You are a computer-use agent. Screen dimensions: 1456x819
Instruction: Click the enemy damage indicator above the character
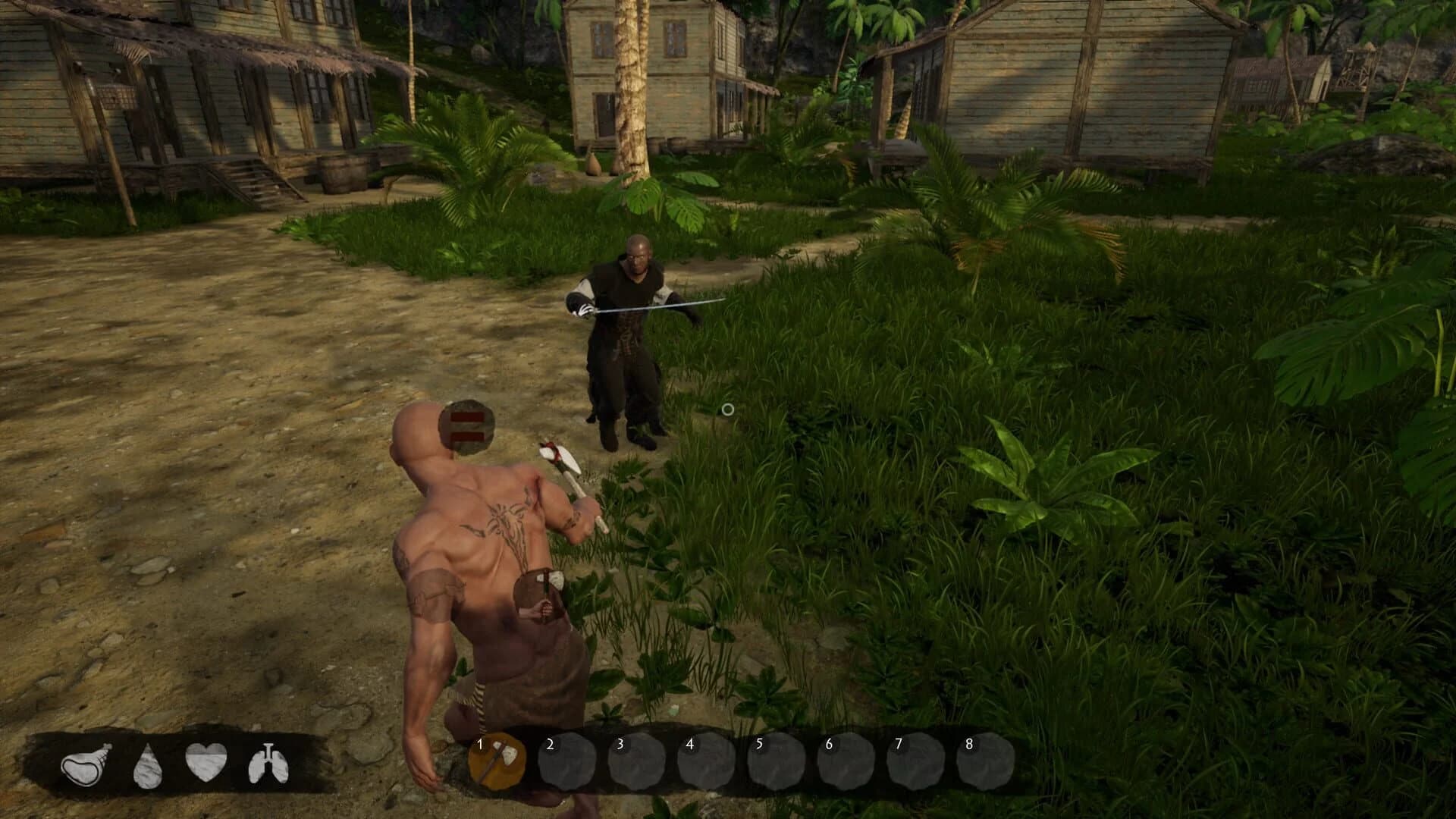[466, 426]
